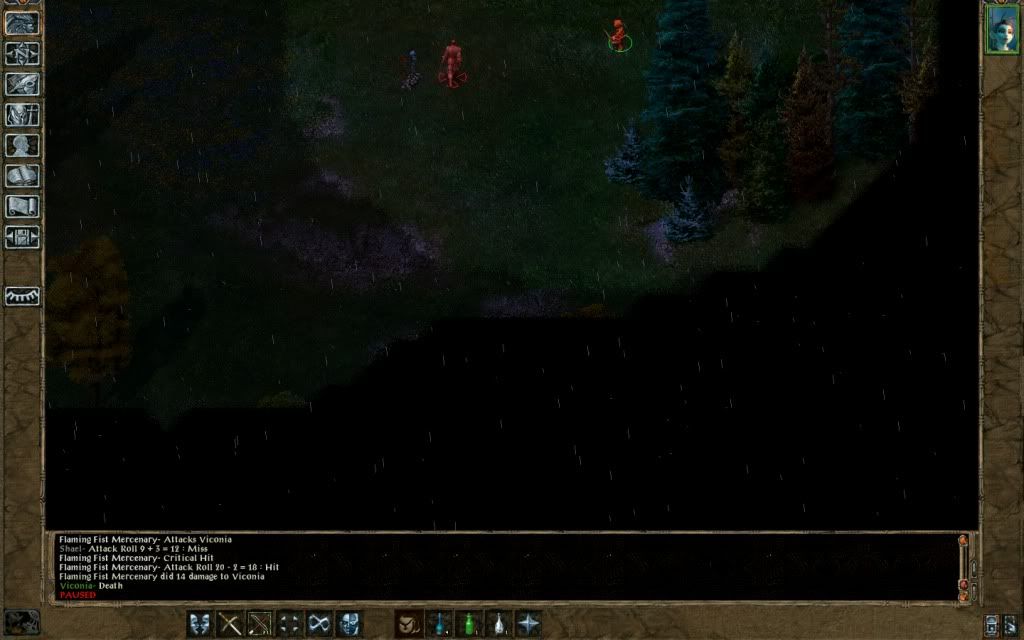Open the priest scroll screen
Viewport: 1024px width, 640px height.
(x=22, y=206)
